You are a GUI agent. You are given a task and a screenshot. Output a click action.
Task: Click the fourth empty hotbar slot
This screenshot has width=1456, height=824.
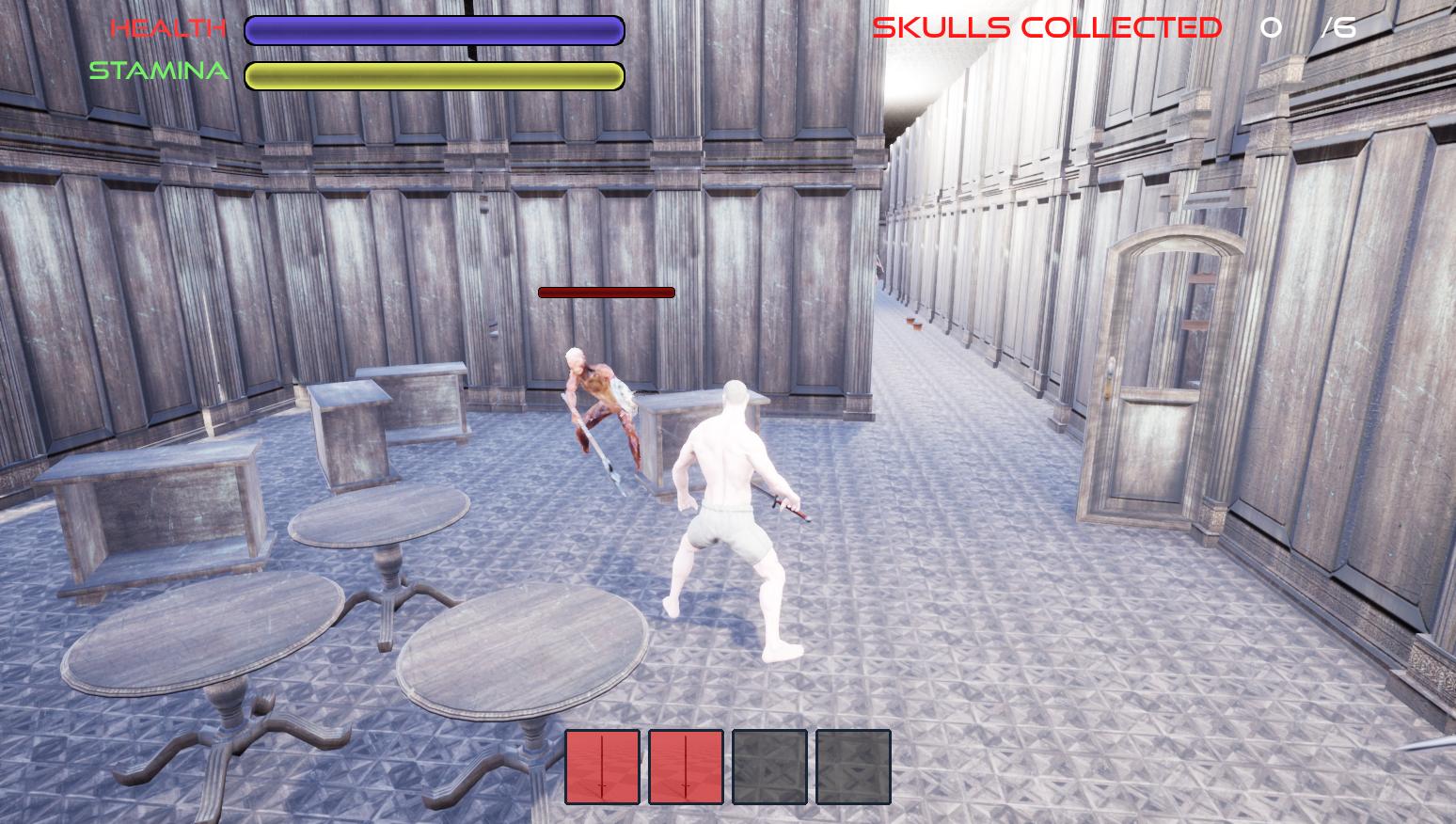(x=851, y=767)
